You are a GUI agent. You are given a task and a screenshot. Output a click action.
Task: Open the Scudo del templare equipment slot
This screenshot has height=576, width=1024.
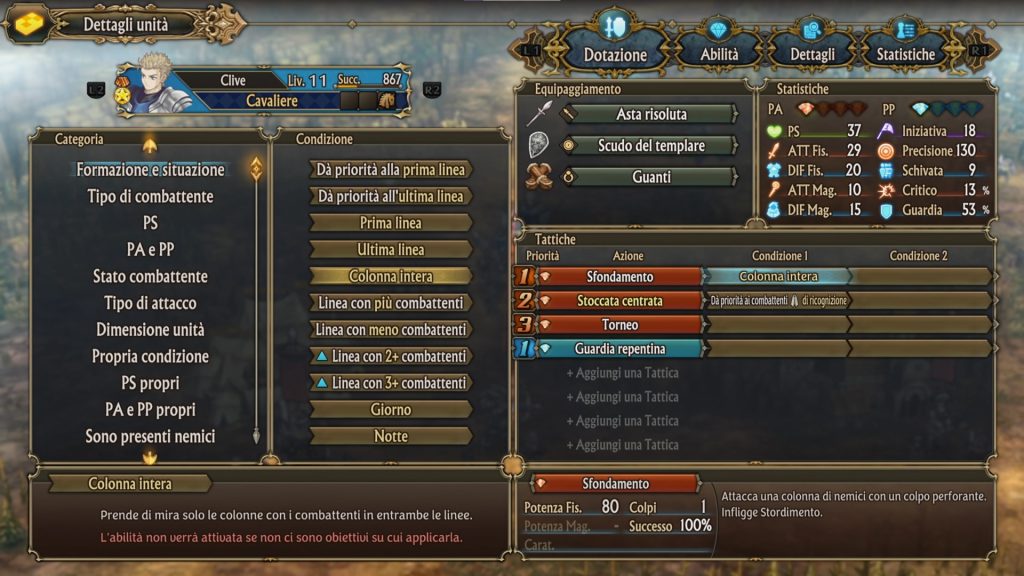click(x=651, y=146)
